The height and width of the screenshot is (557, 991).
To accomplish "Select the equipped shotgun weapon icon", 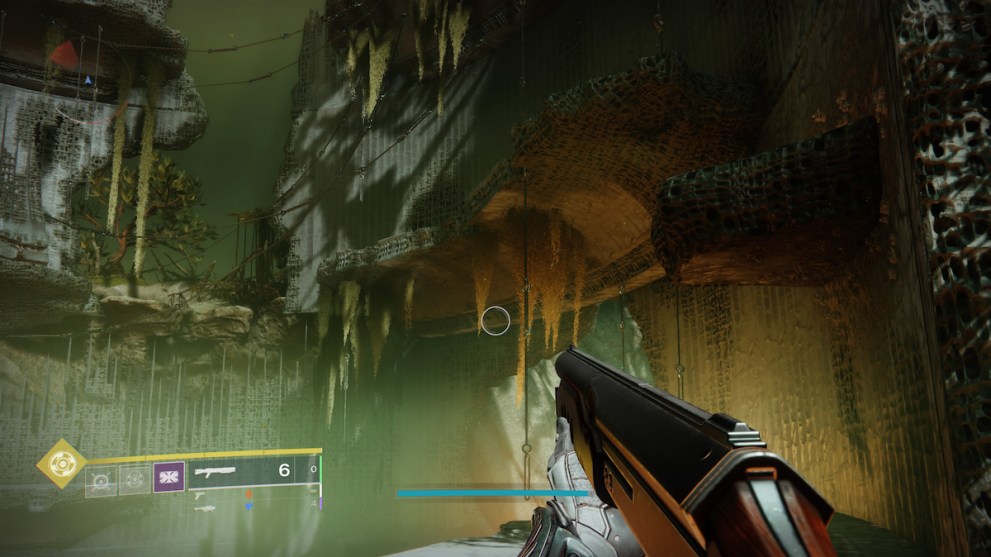I will coord(215,471).
